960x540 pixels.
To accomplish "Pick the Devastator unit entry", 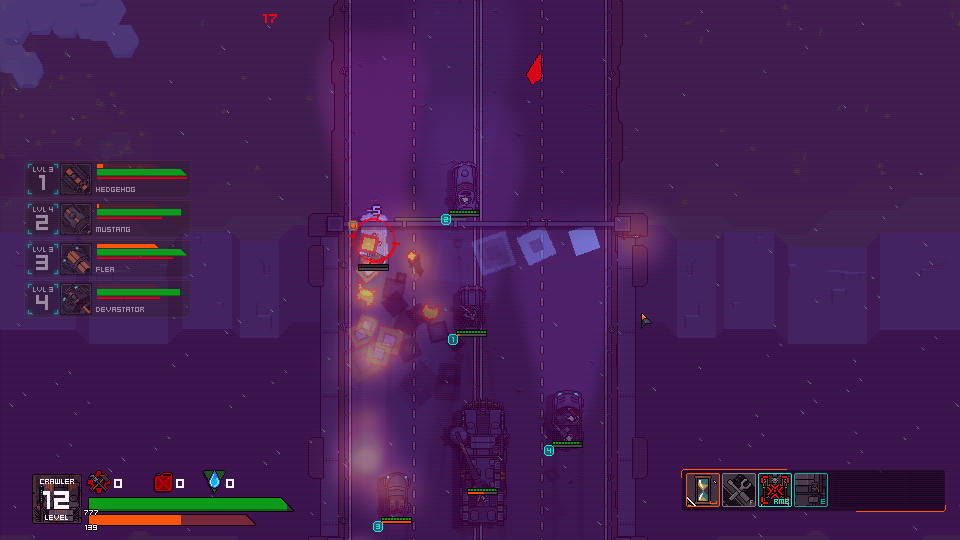I will pos(107,299).
